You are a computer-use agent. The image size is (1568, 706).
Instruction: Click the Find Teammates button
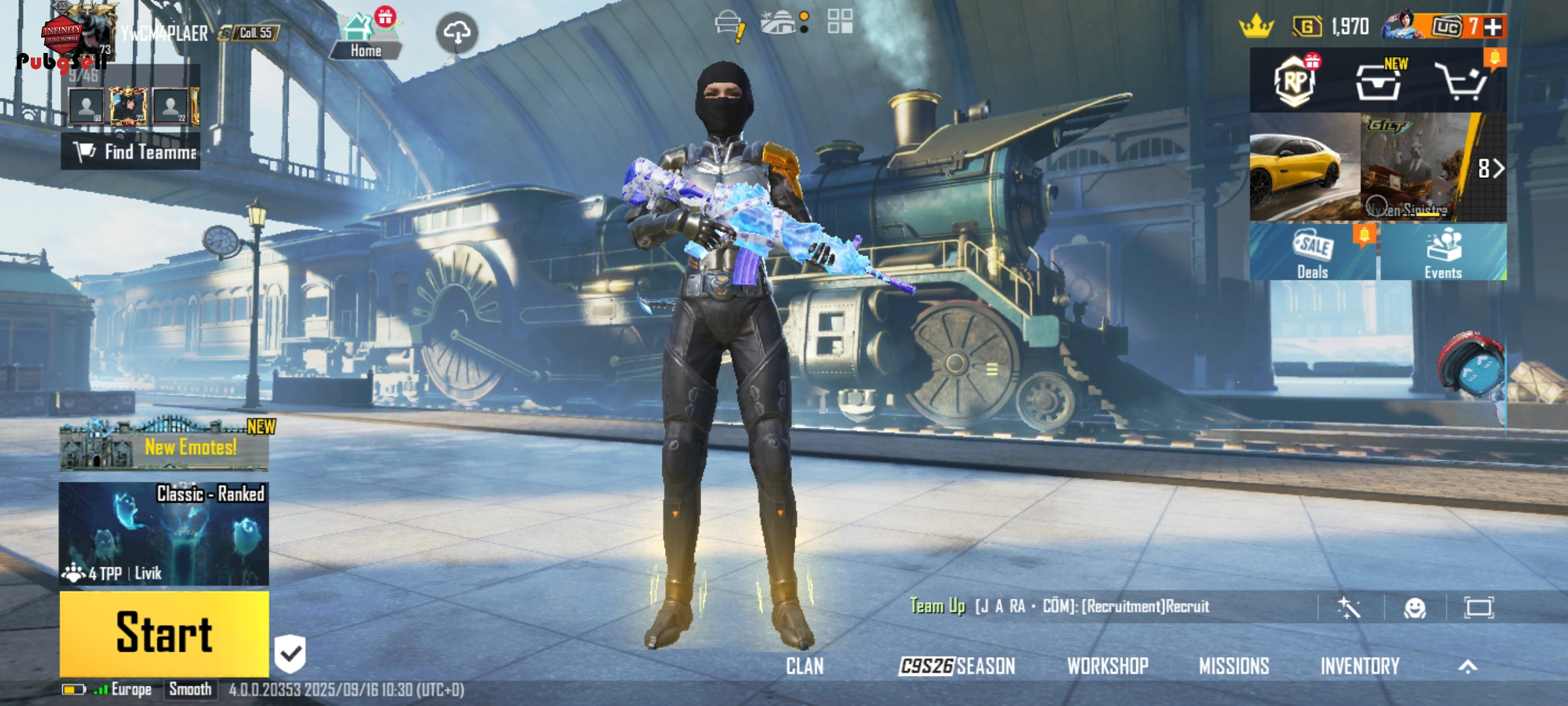point(131,152)
